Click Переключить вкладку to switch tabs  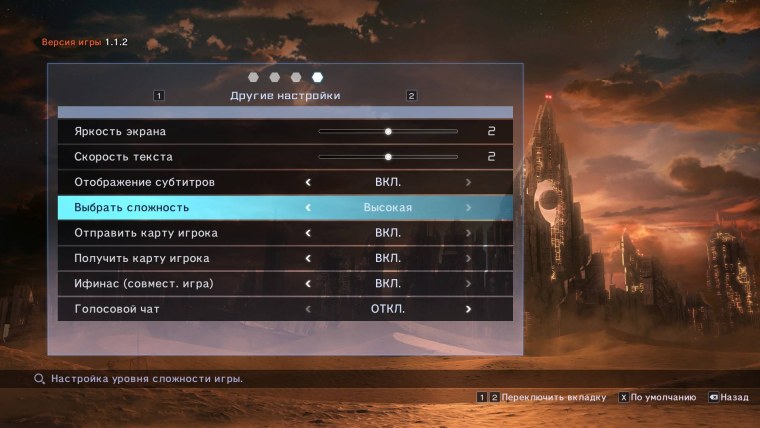point(553,397)
